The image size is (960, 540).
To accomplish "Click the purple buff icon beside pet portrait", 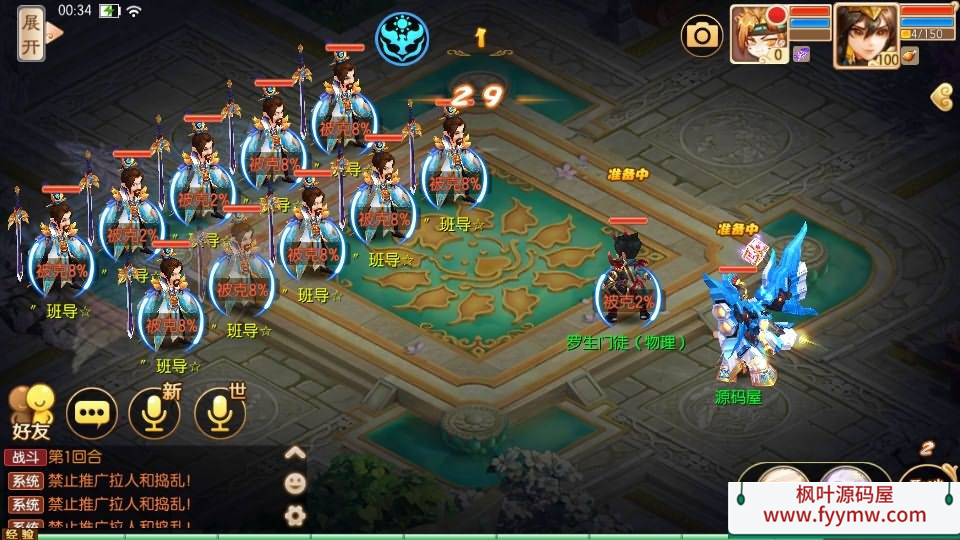I will tap(801, 54).
